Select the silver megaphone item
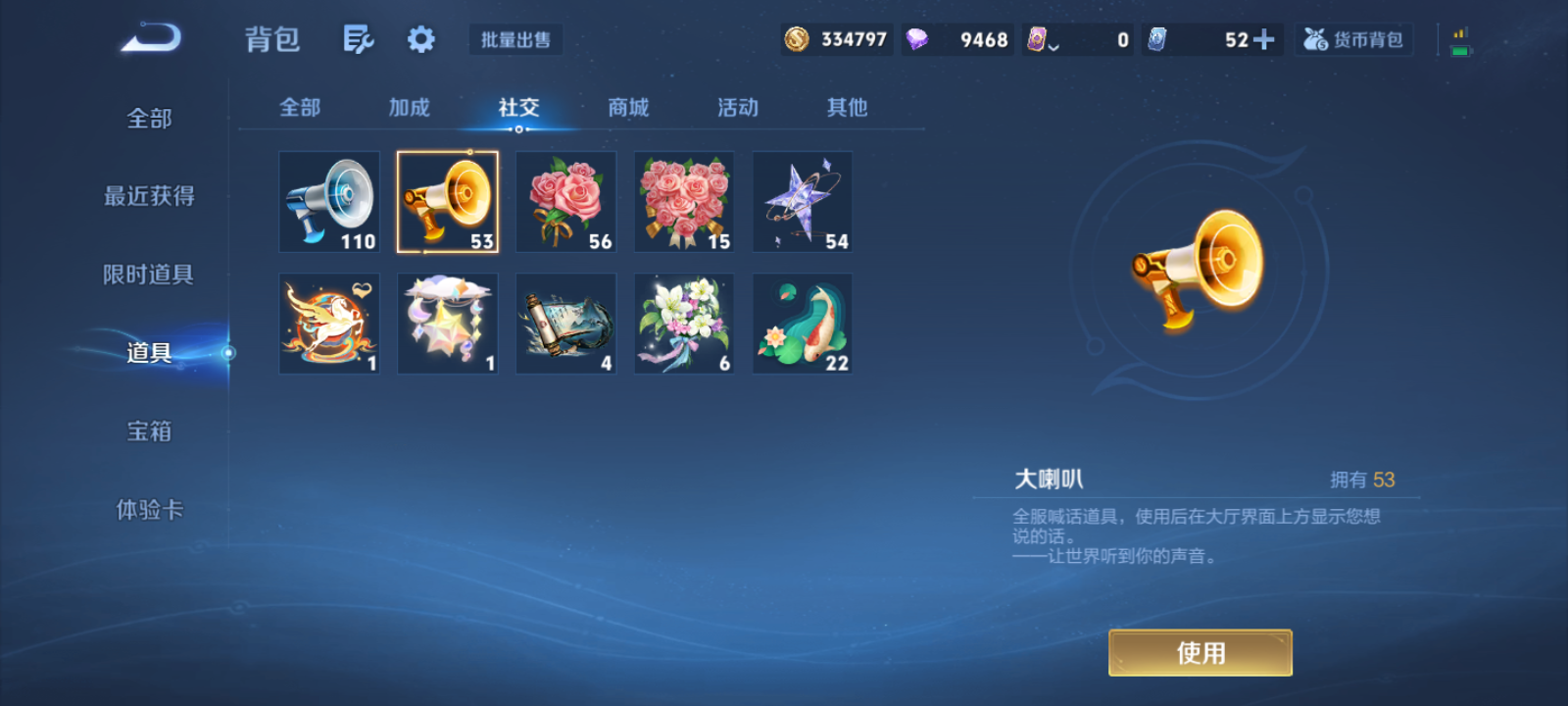 (329, 201)
